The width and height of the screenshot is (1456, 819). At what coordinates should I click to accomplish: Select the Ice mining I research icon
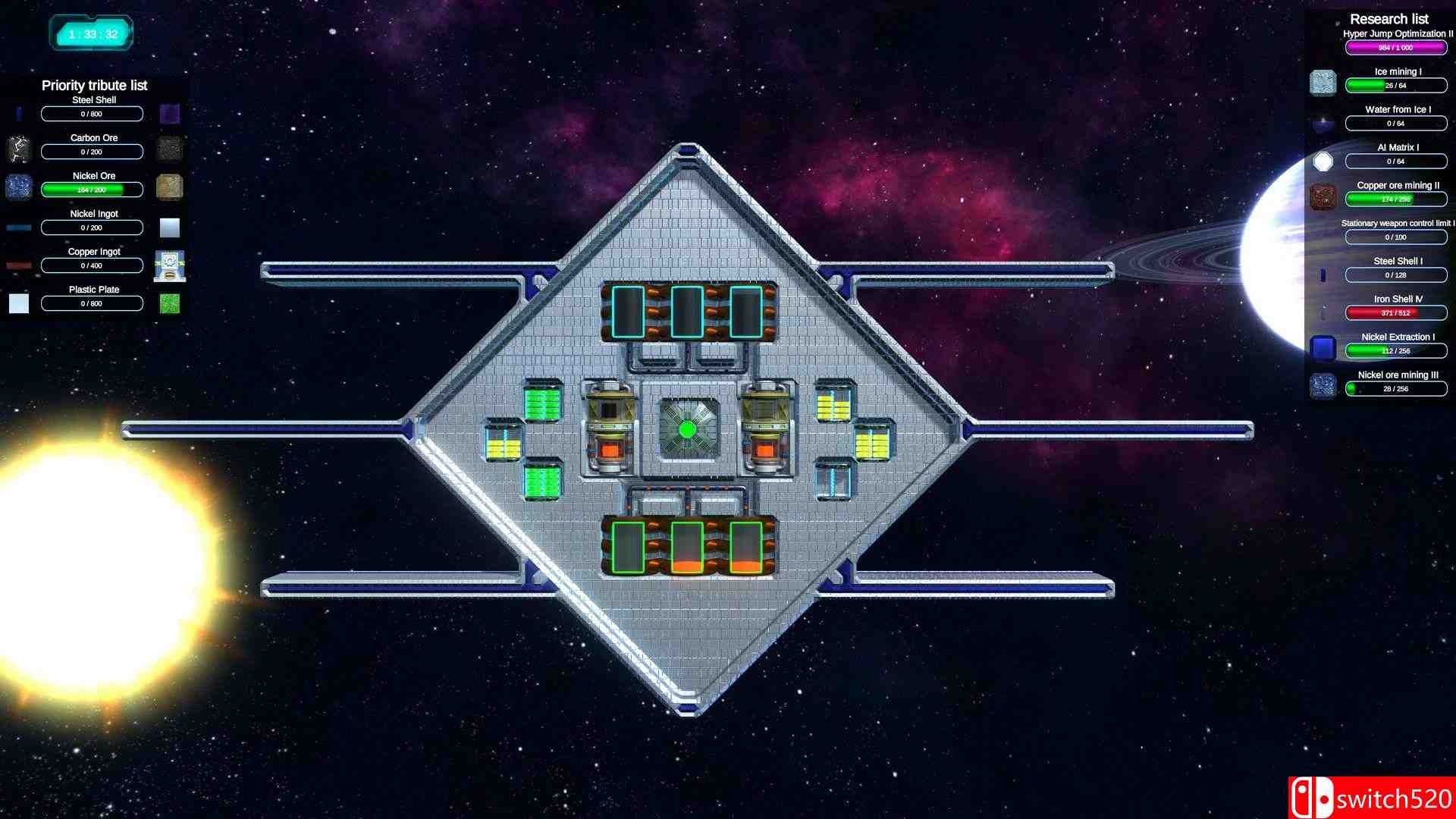pos(1323,82)
